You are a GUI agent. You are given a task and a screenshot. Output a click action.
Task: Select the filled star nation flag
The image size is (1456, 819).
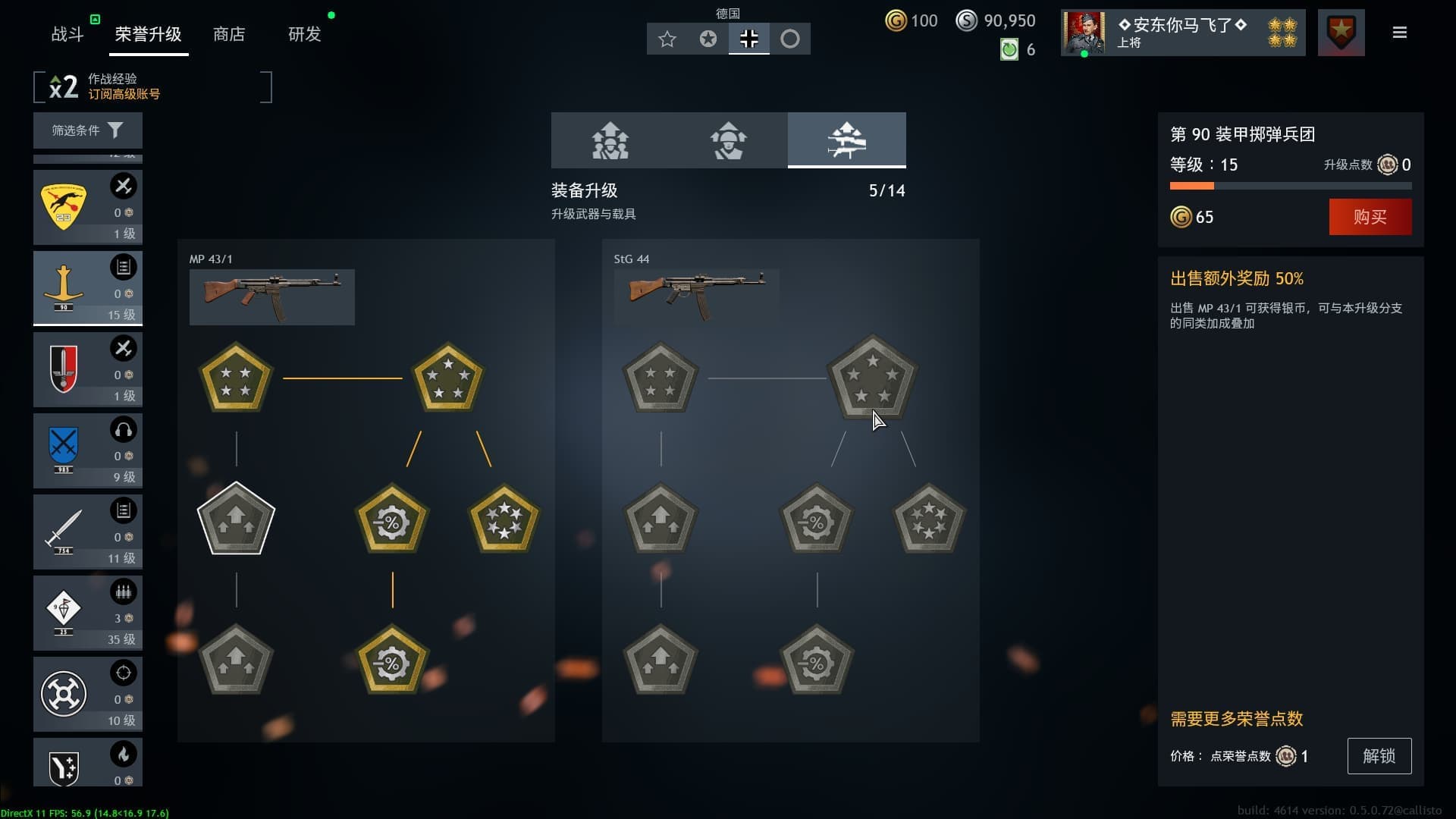(708, 39)
